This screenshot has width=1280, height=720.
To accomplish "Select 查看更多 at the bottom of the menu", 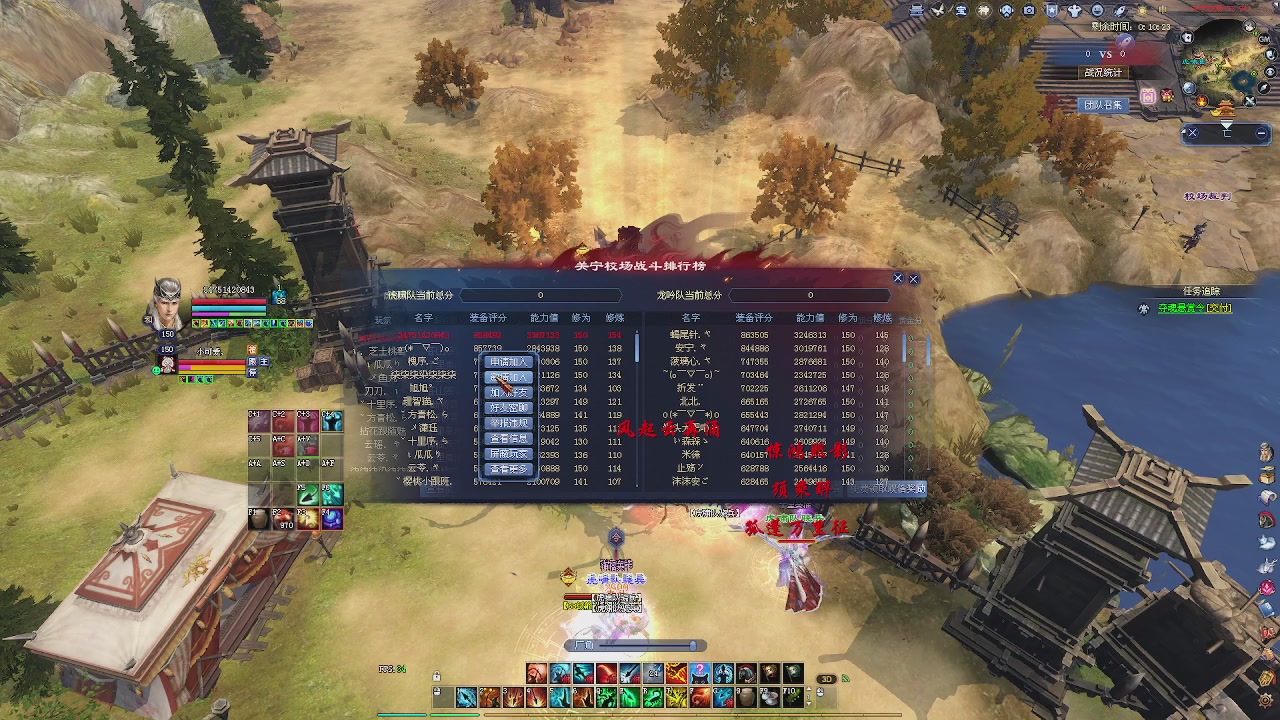I will 508,469.
